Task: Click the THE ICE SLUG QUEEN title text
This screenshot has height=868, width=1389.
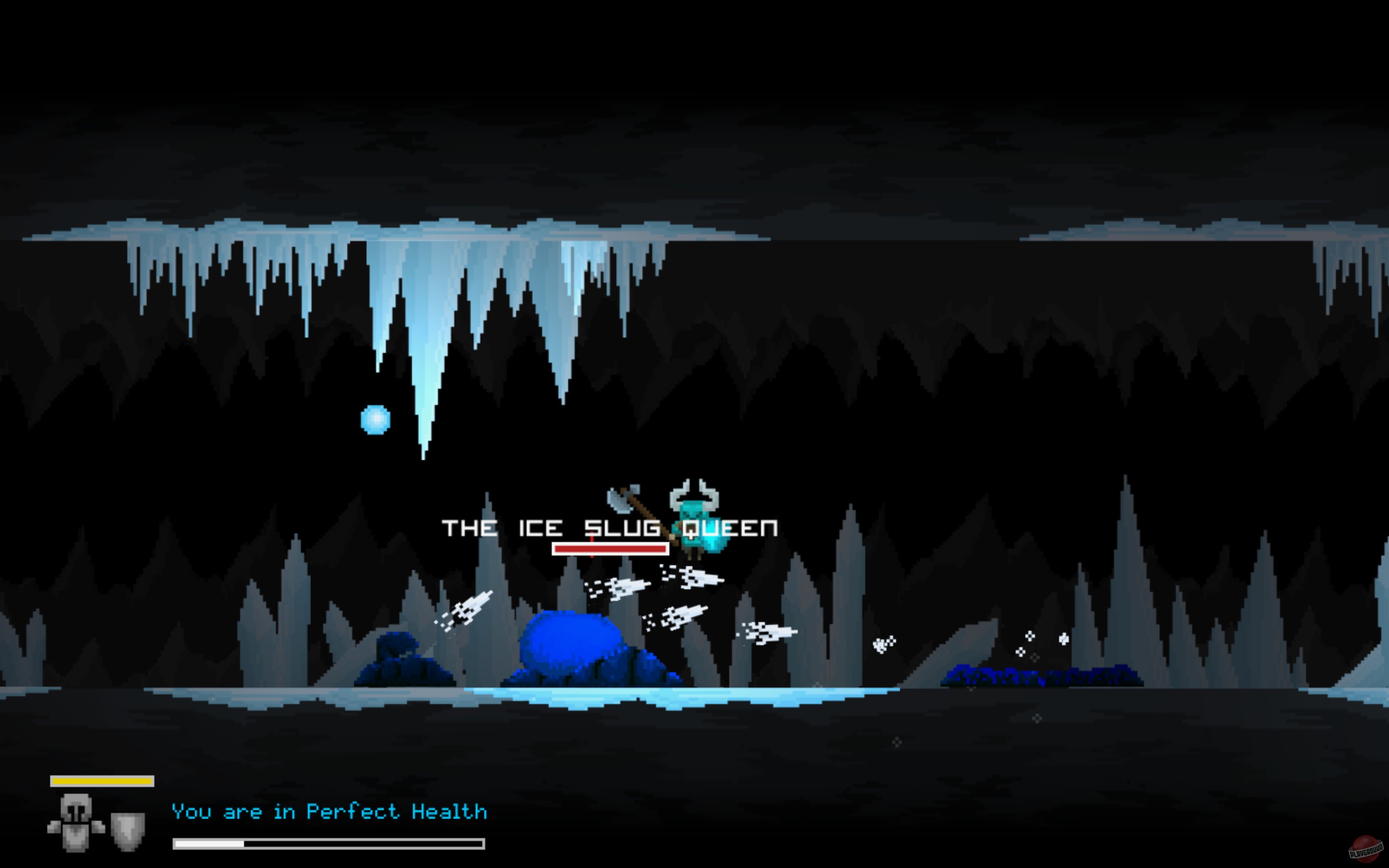Action: point(610,529)
